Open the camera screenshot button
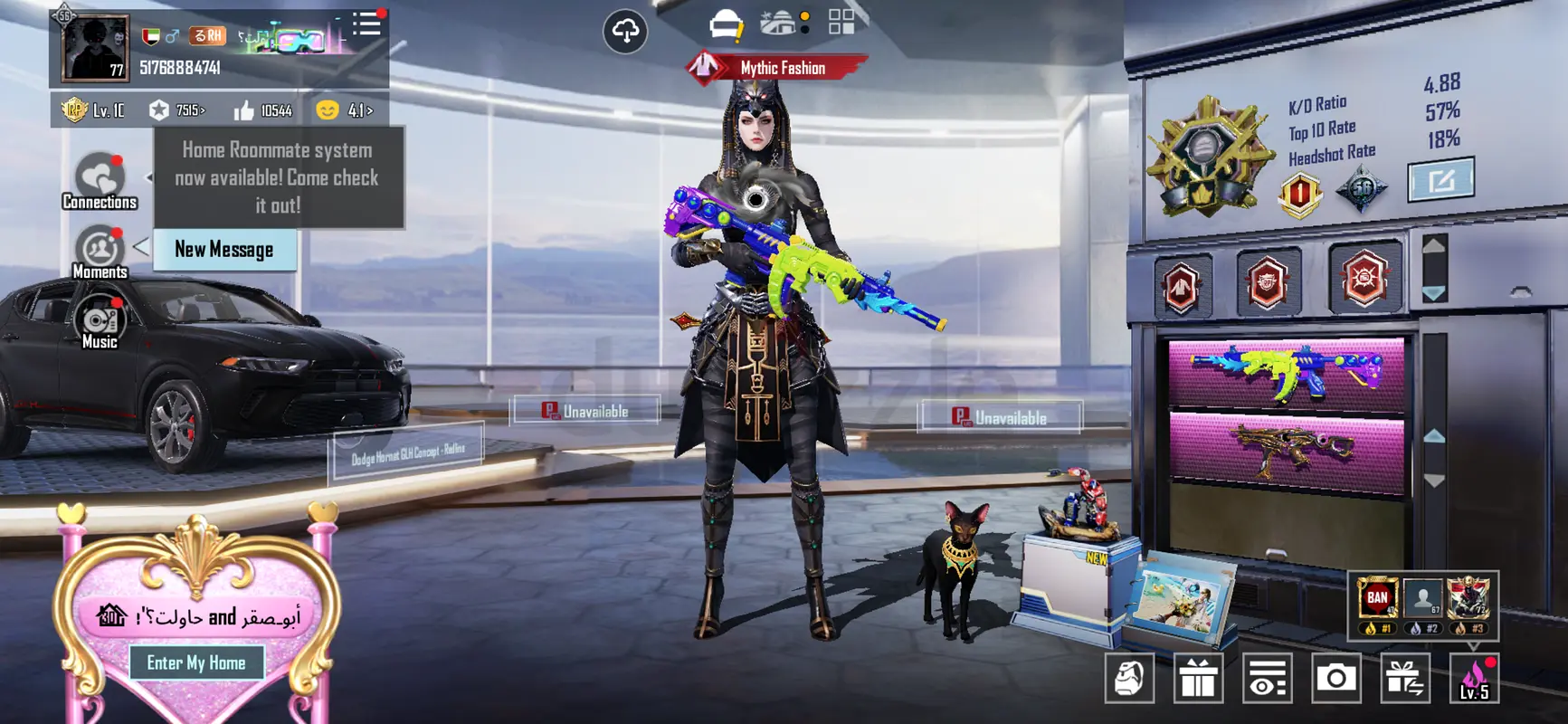The width and height of the screenshot is (1568, 724). point(1335,678)
